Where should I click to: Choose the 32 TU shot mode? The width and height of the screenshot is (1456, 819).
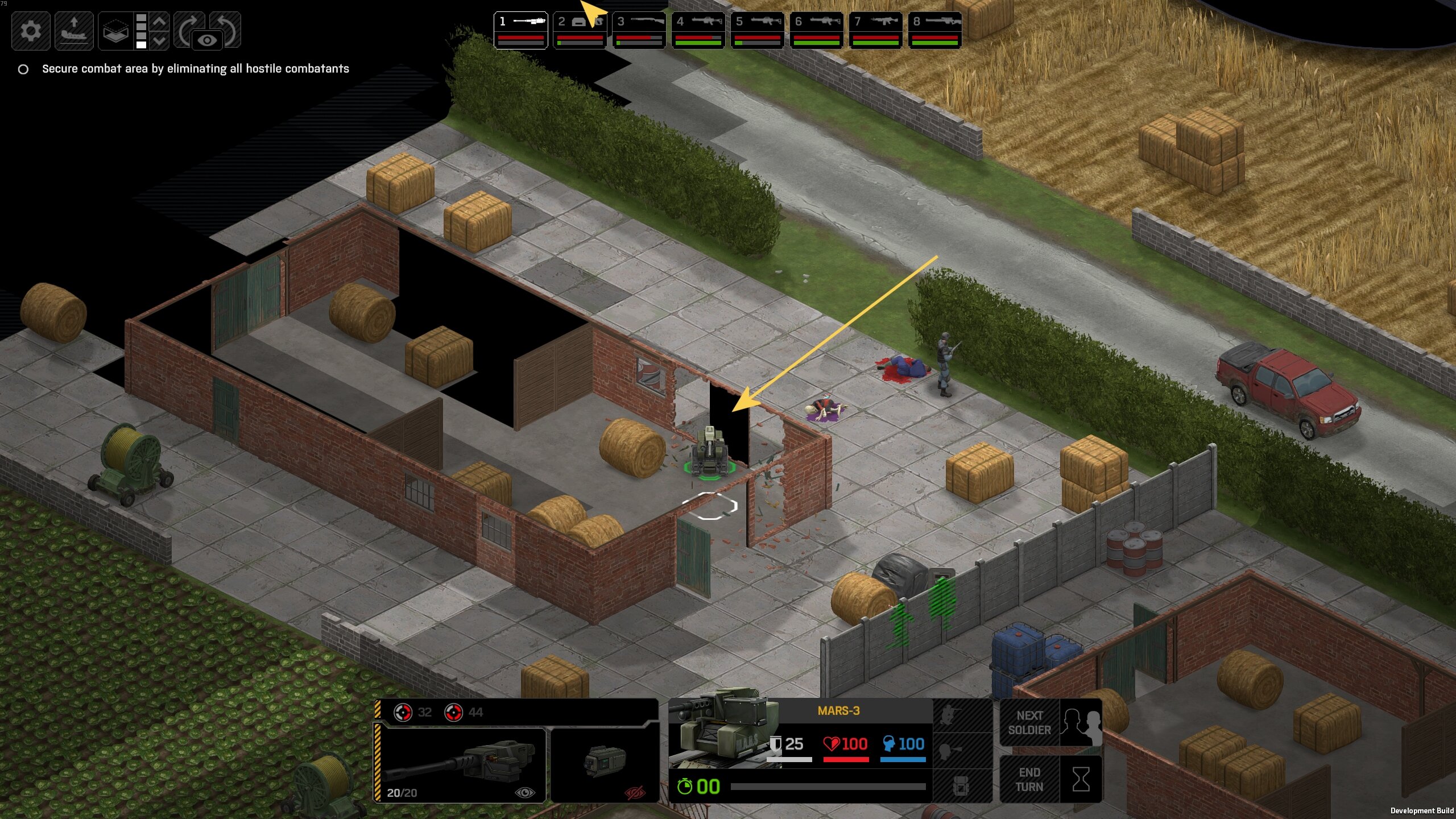pyautogui.click(x=413, y=712)
